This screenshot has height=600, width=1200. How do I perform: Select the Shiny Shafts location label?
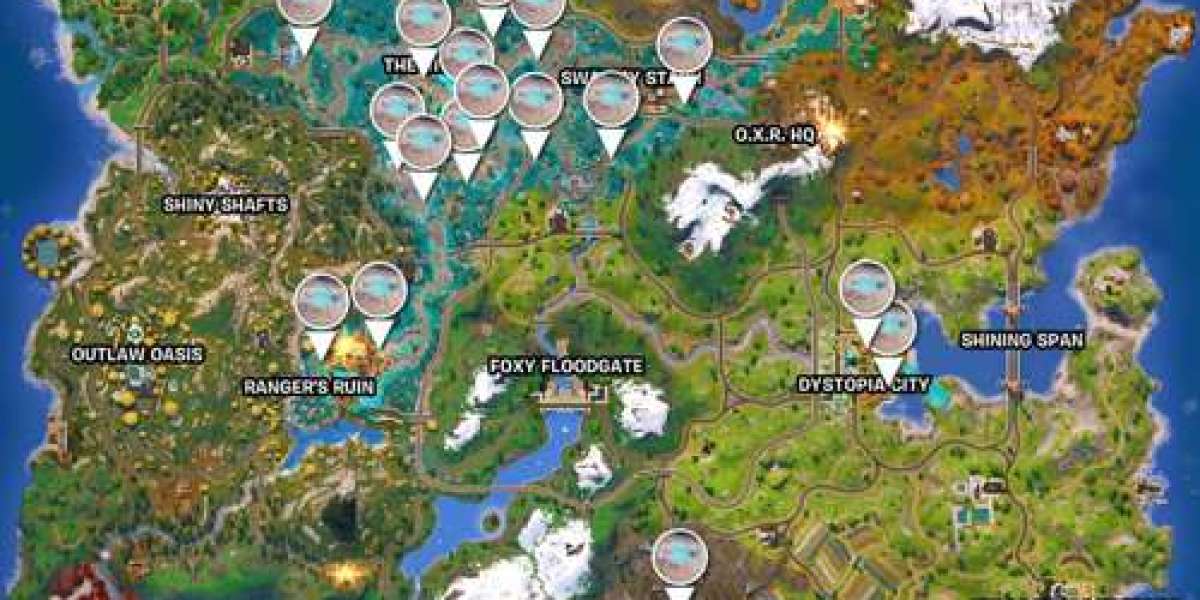(226, 205)
